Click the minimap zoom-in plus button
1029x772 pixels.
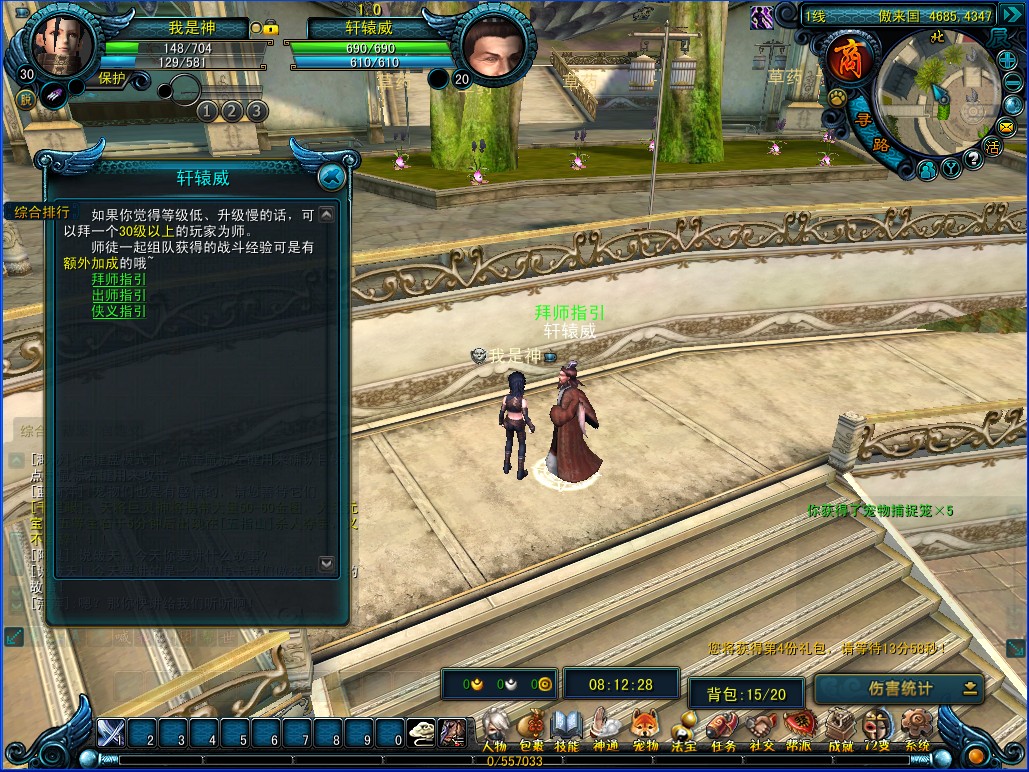pos(1007,60)
